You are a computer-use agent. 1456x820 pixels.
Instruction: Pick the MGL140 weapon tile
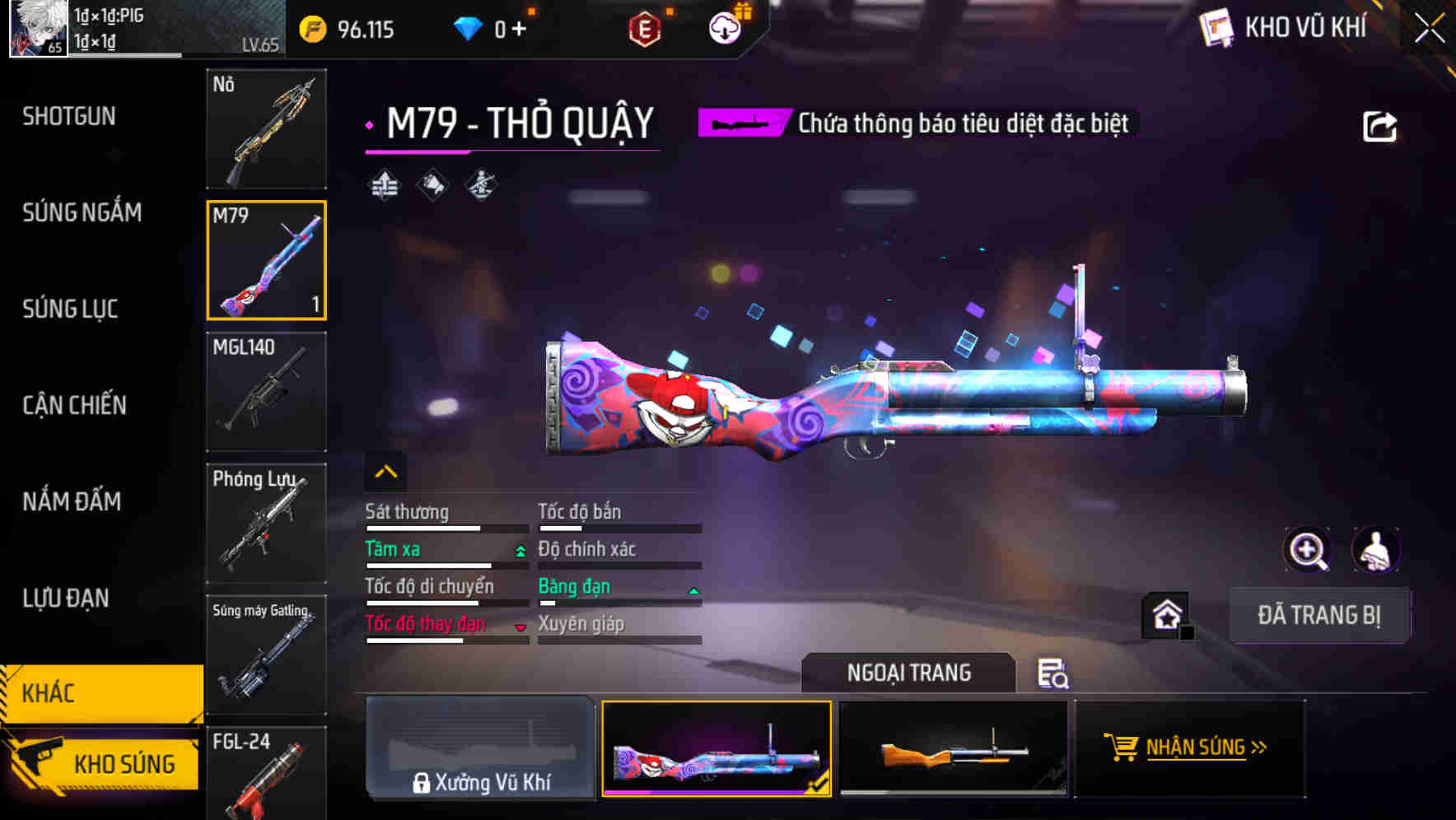point(266,392)
